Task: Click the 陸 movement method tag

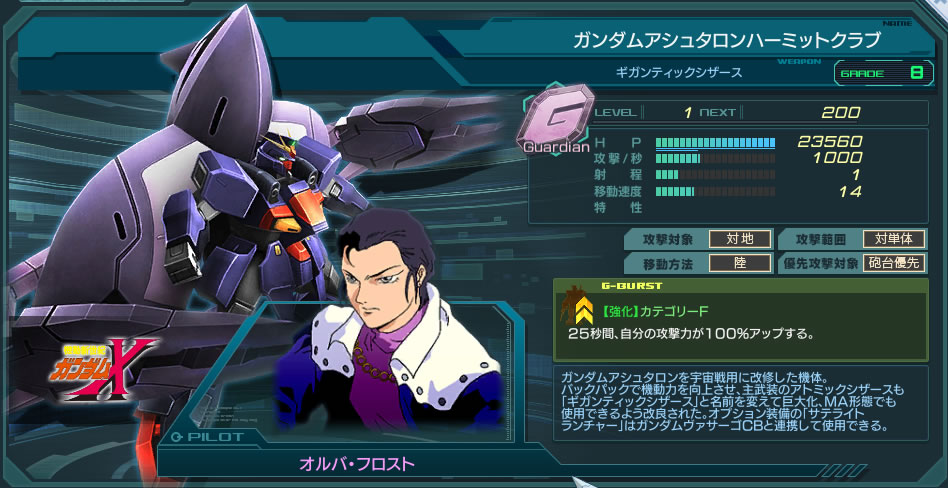Action: click(739, 264)
